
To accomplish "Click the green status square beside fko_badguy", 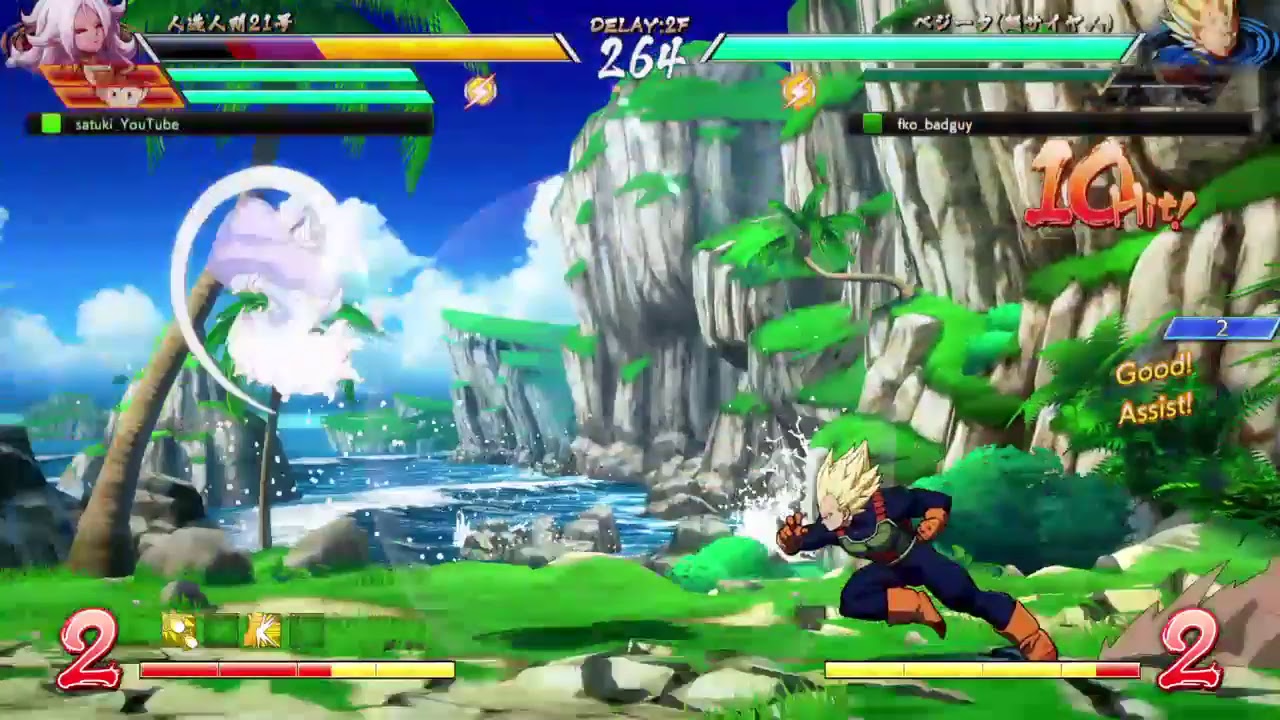I will 873,124.
